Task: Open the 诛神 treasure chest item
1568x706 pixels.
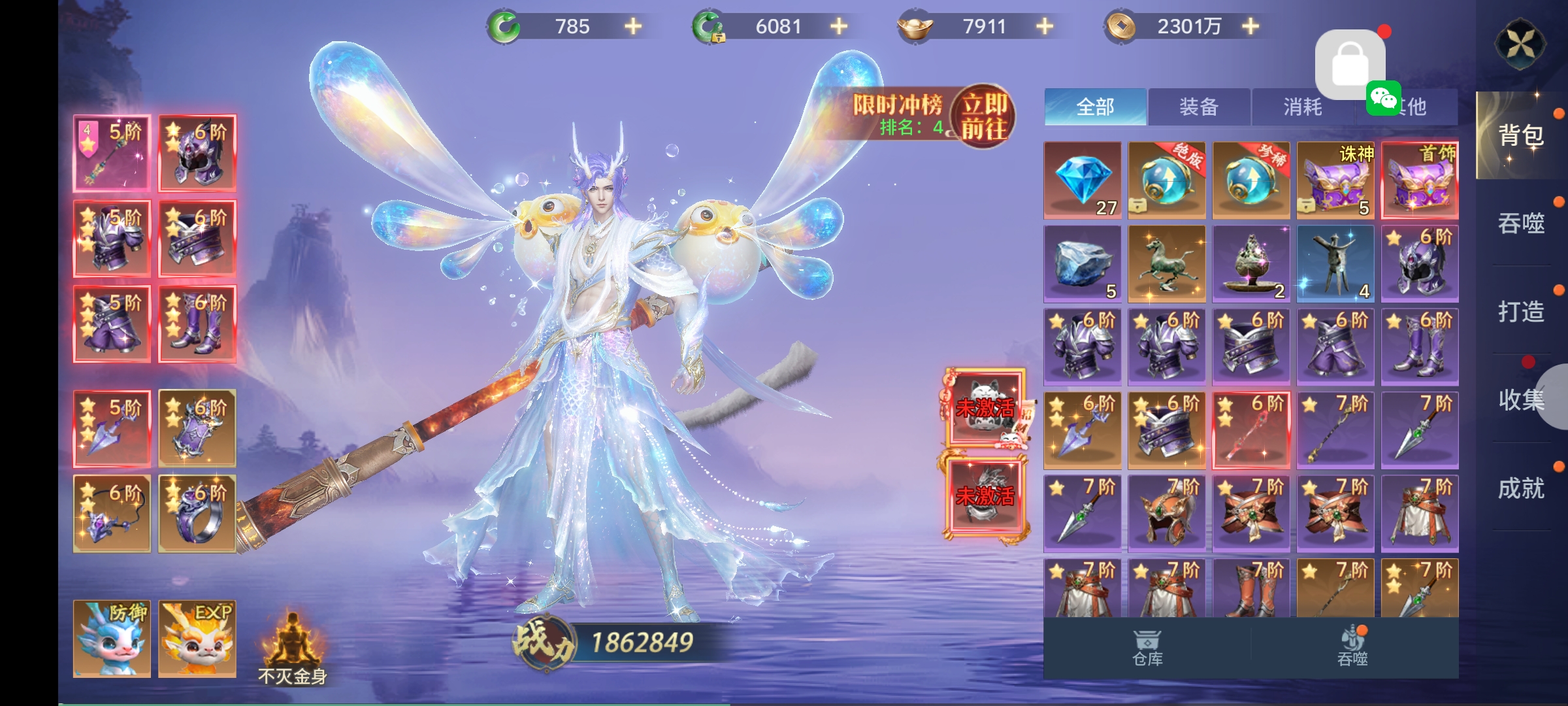Action: (x=1335, y=180)
